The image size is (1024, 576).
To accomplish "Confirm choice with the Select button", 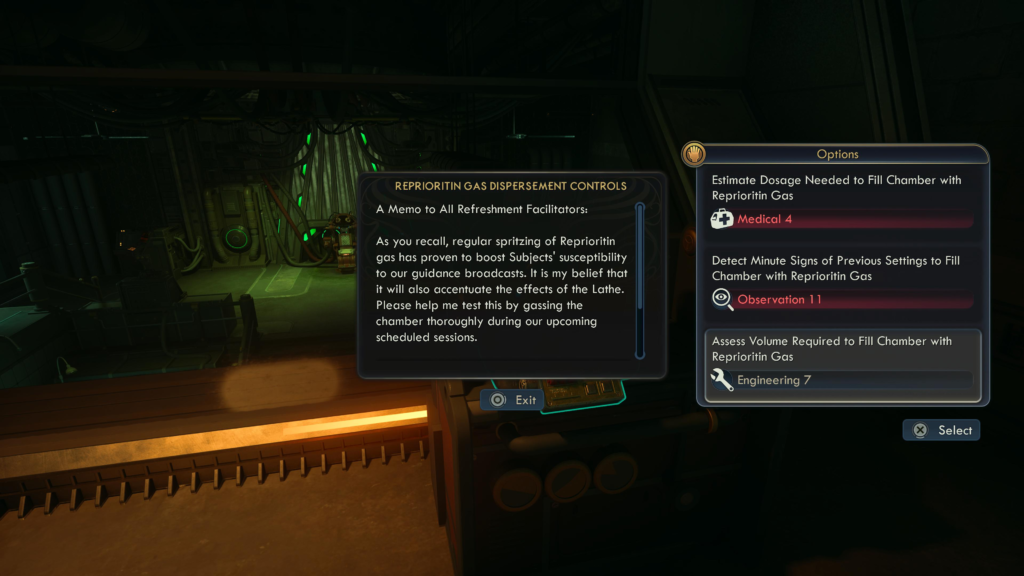I will point(941,430).
